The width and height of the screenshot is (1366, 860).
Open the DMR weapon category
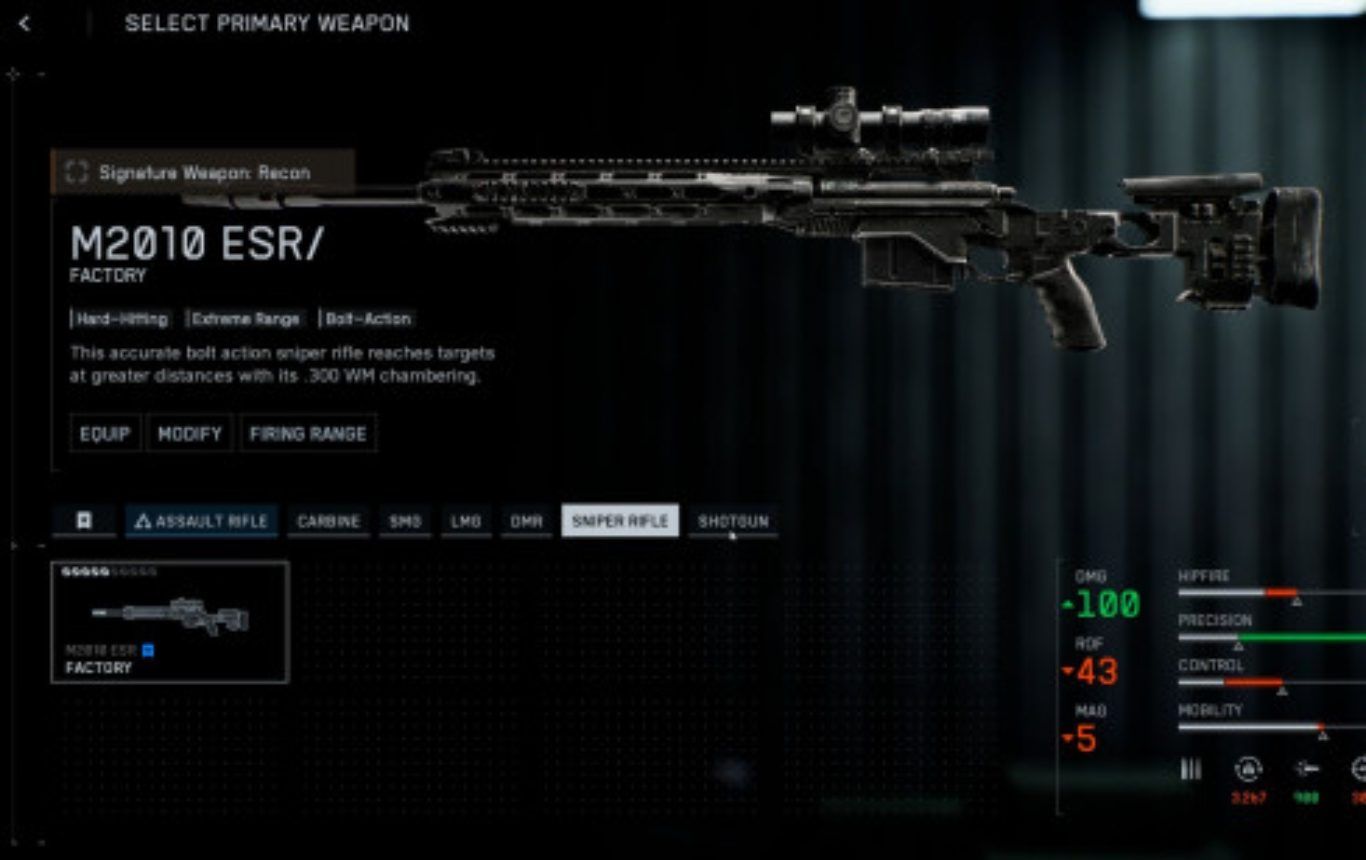point(526,521)
